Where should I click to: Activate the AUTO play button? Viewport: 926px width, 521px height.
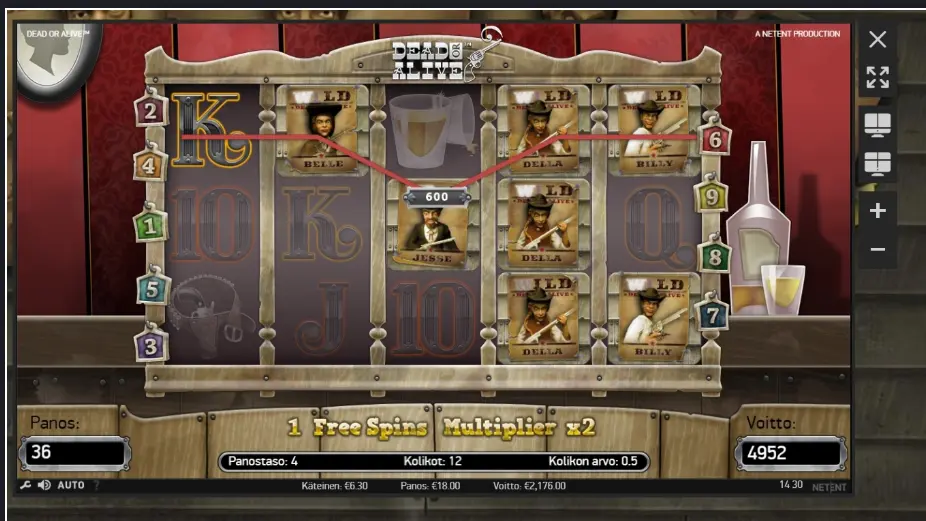click(71, 485)
